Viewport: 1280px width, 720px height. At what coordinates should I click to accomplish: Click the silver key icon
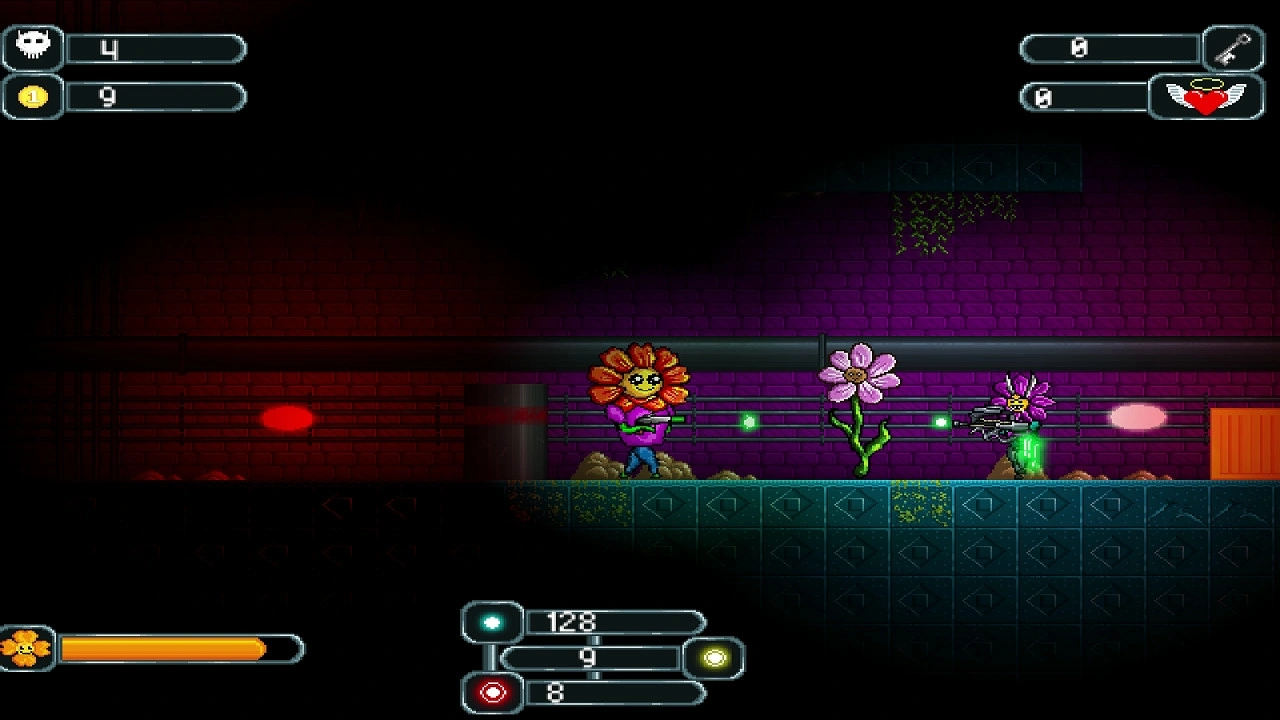1234,47
